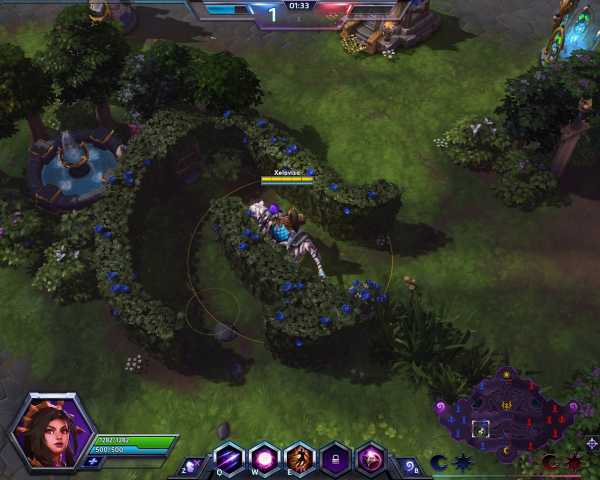Select the locked heroic ability slot
This screenshot has width=600, height=480.
click(335, 458)
